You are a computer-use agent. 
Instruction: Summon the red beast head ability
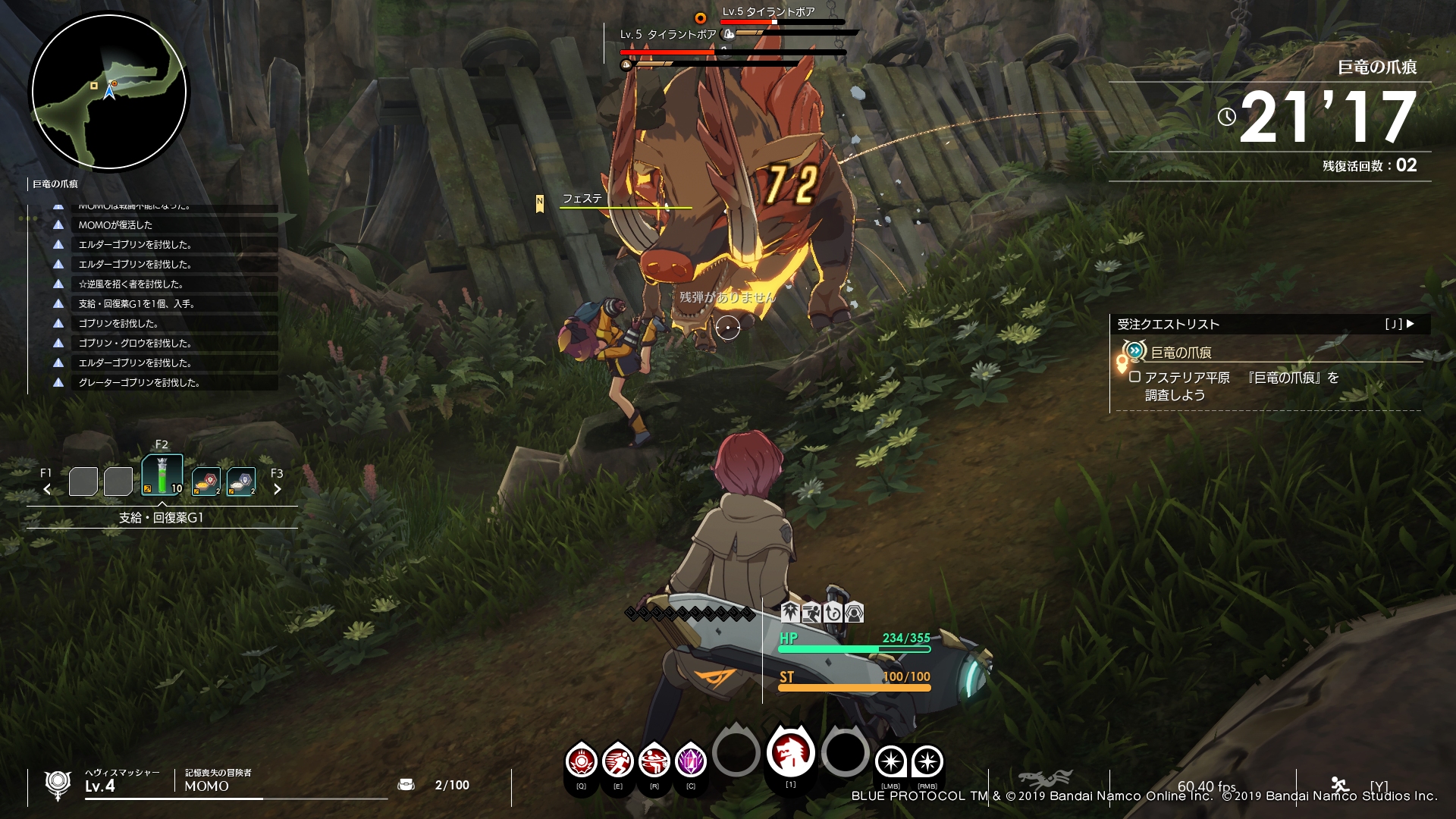tap(790, 752)
